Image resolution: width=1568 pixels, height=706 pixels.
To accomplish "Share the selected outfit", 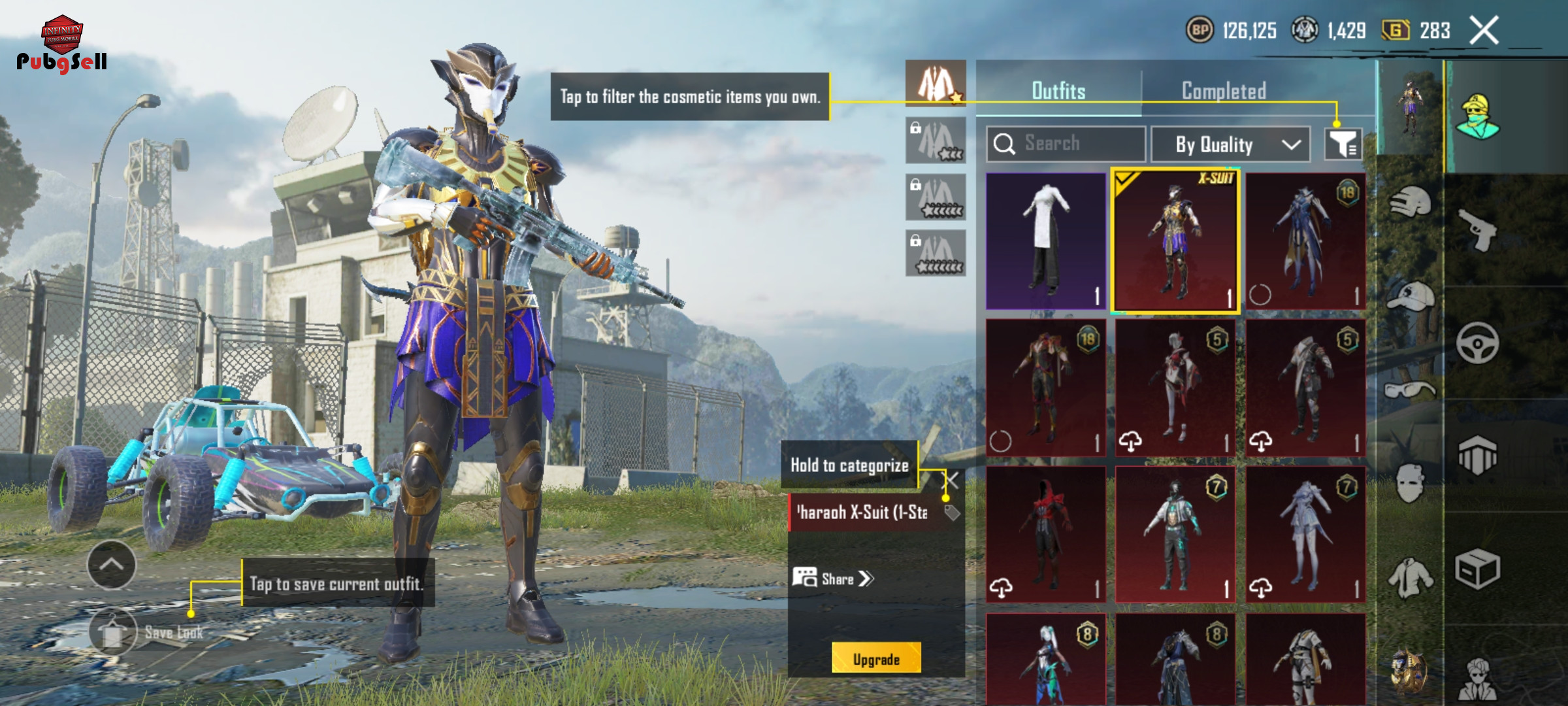I will (832, 579).
